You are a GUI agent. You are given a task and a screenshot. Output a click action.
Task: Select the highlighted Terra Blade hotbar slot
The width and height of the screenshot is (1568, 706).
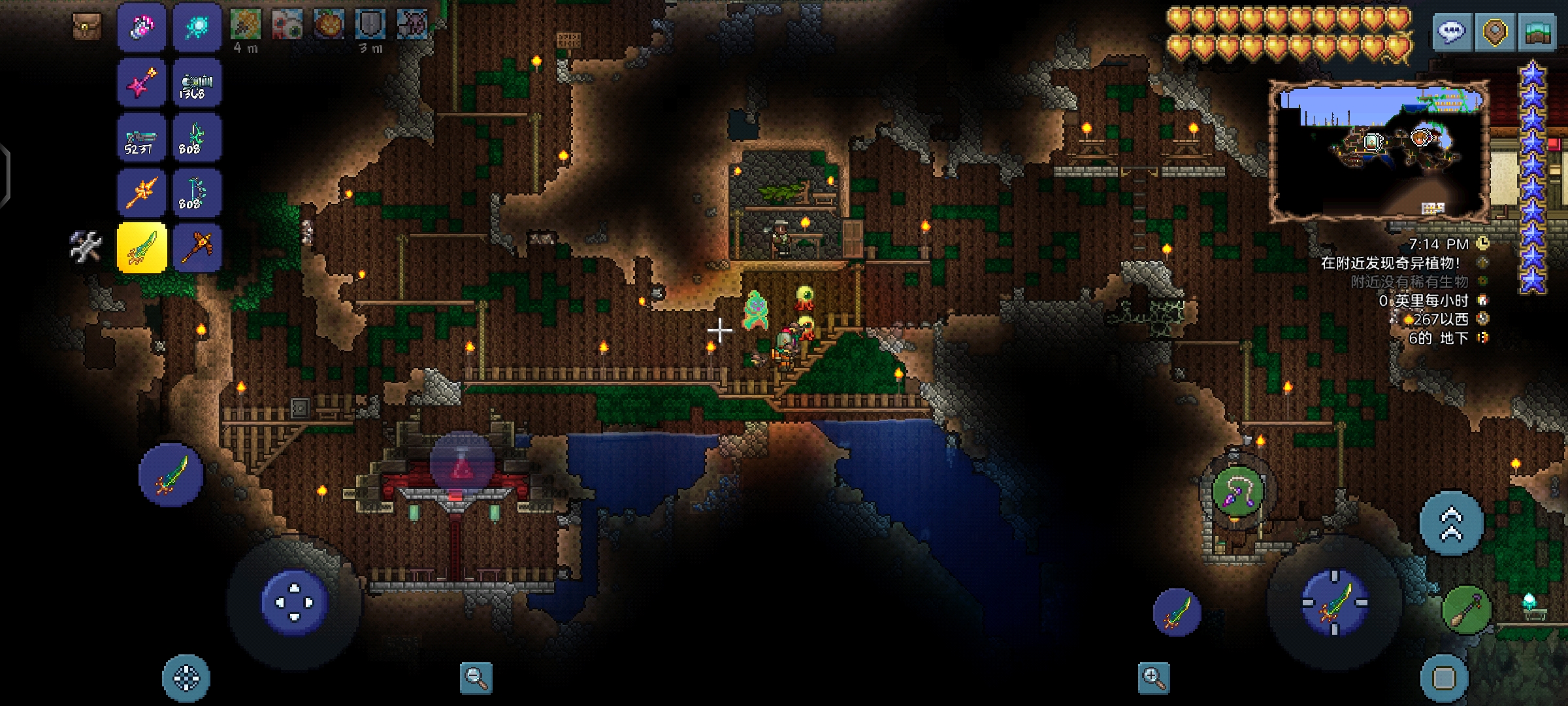point(142,248)
